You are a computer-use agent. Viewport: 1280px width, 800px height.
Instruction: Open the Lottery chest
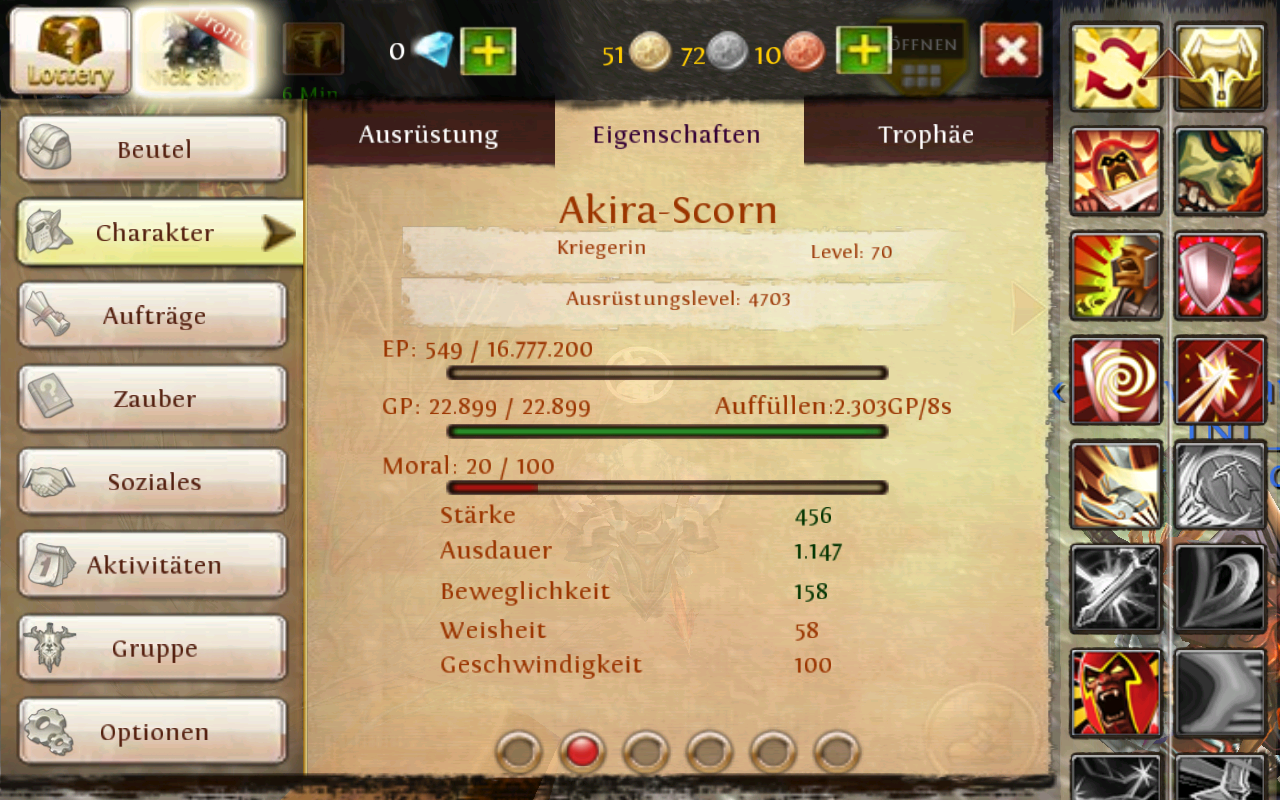70,50
